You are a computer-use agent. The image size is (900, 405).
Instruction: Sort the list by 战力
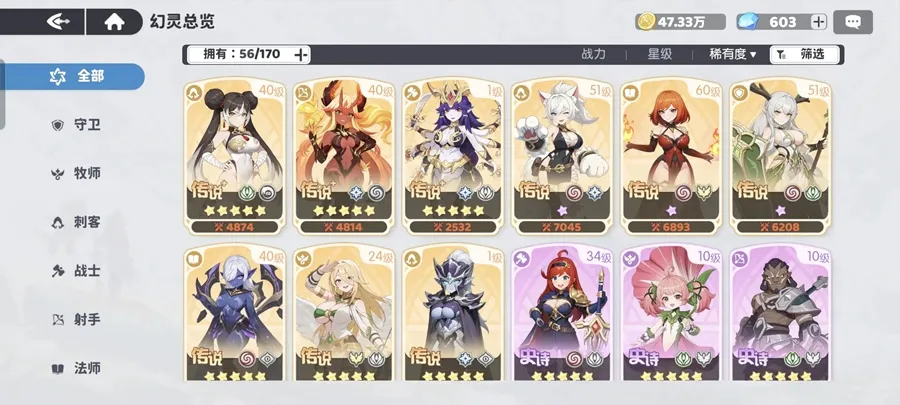pyautogui.click(x=593, y=54)
